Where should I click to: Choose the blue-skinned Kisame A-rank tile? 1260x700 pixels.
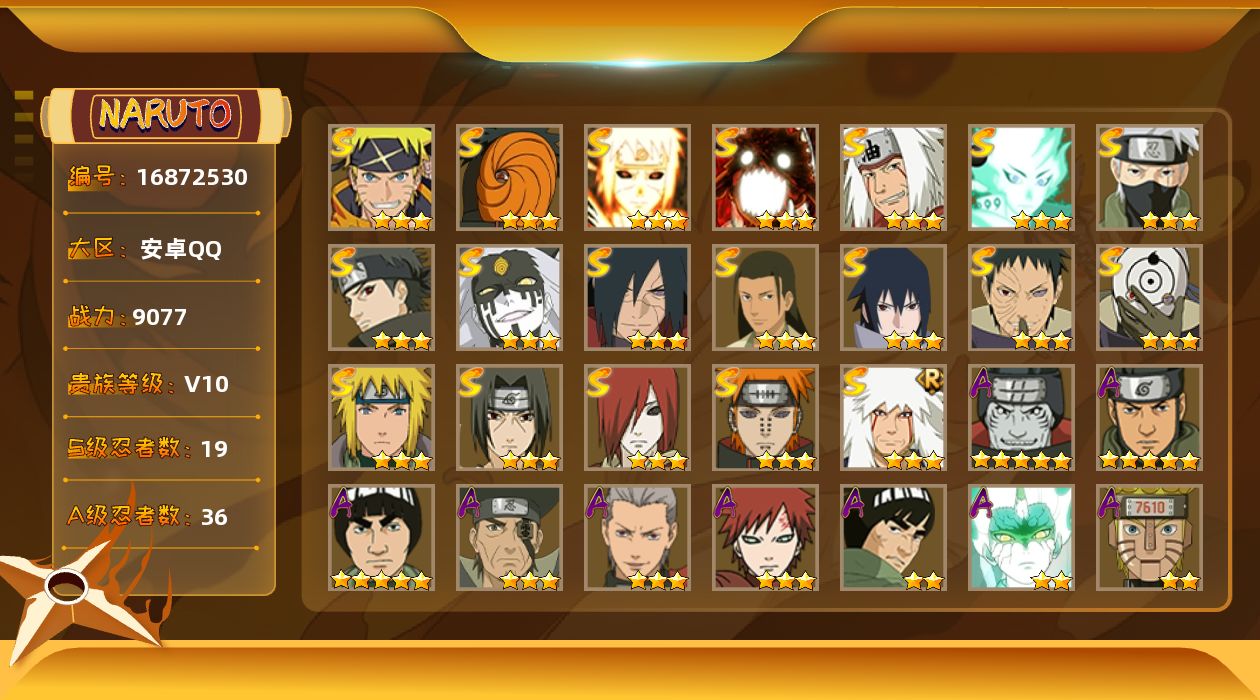(x=1021, y=417)
